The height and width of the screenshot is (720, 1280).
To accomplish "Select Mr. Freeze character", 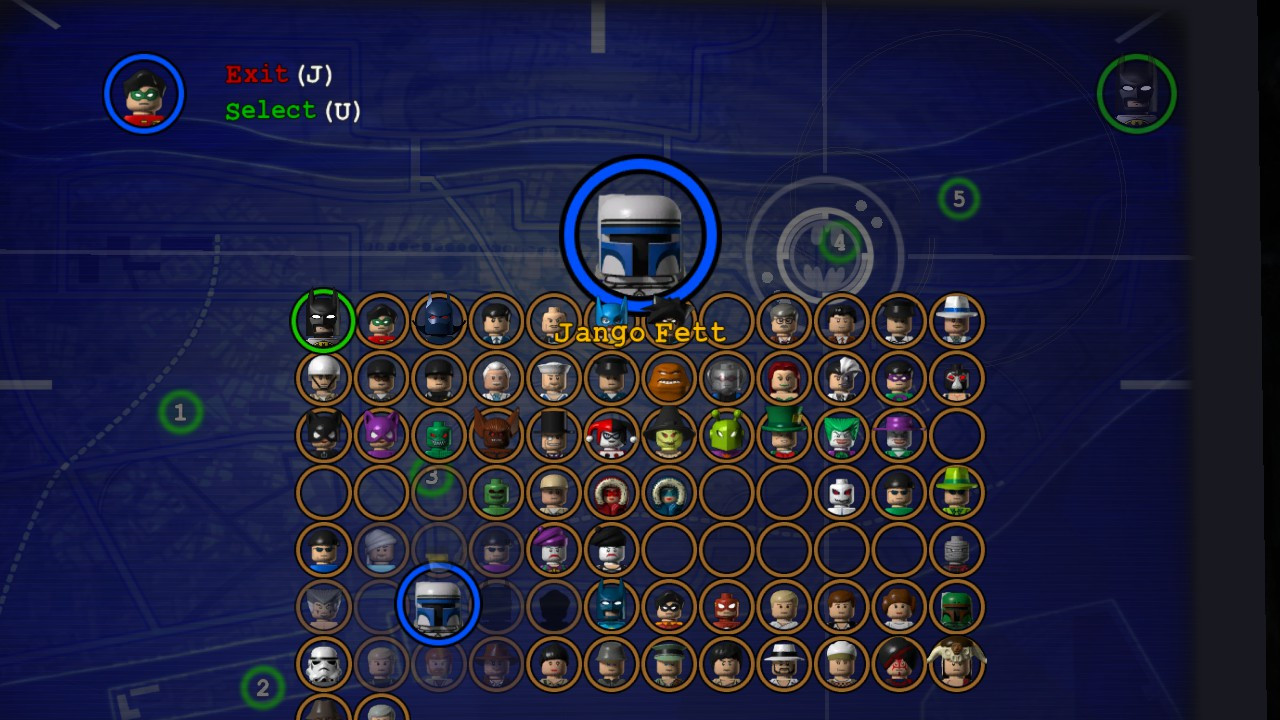I will 725,378.
